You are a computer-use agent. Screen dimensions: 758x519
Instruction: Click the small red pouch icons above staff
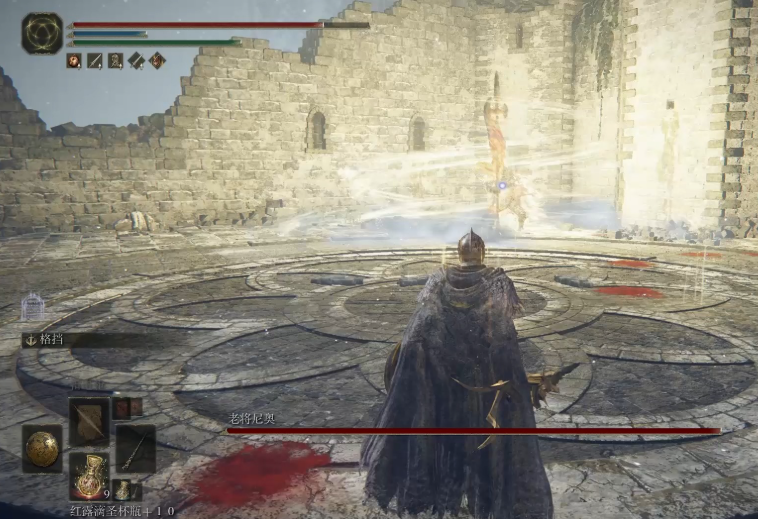[x=123, y=407]
